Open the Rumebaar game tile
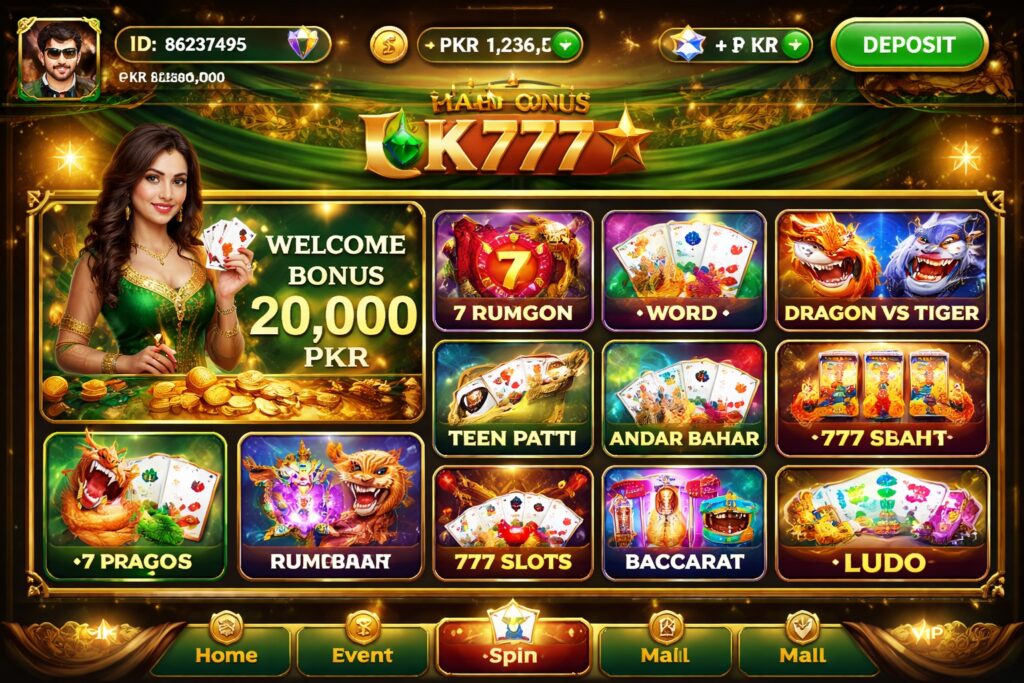The width and height of the screenshot is (1024, 683). (x=330, y=505)
